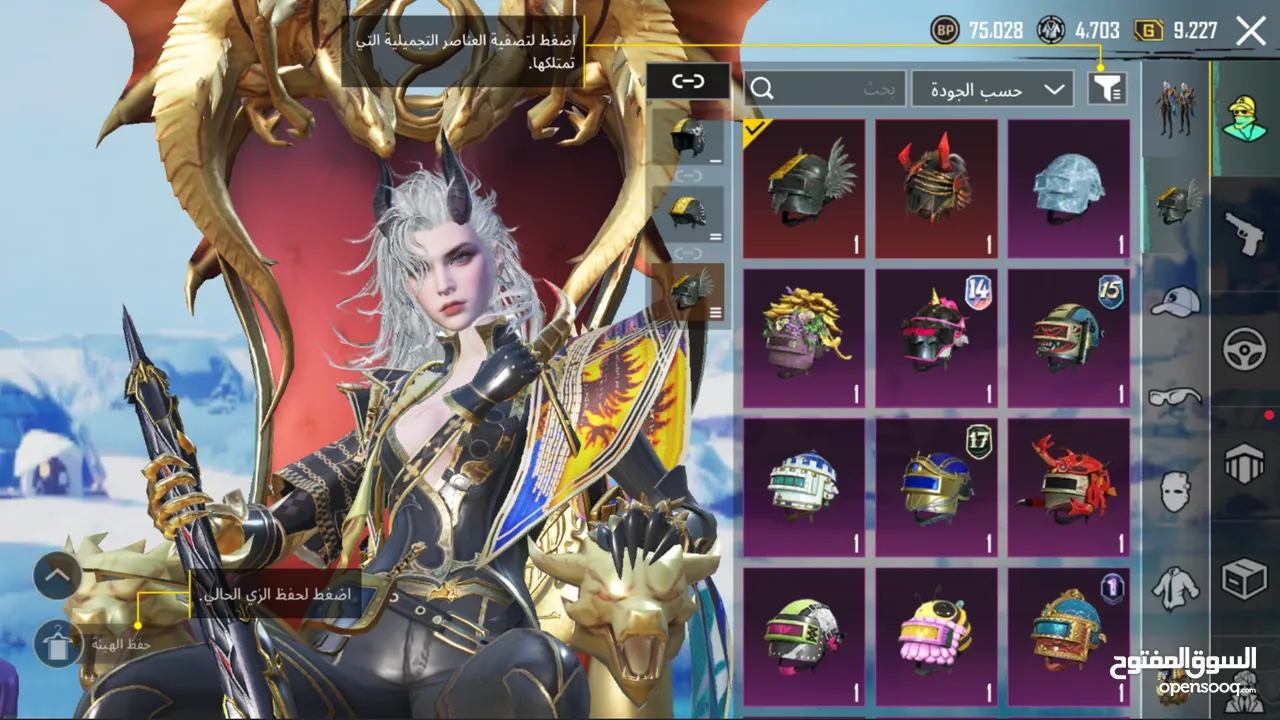
Task: Open the steering wheel vehicles tab
Action: [x=1245, y=350]
